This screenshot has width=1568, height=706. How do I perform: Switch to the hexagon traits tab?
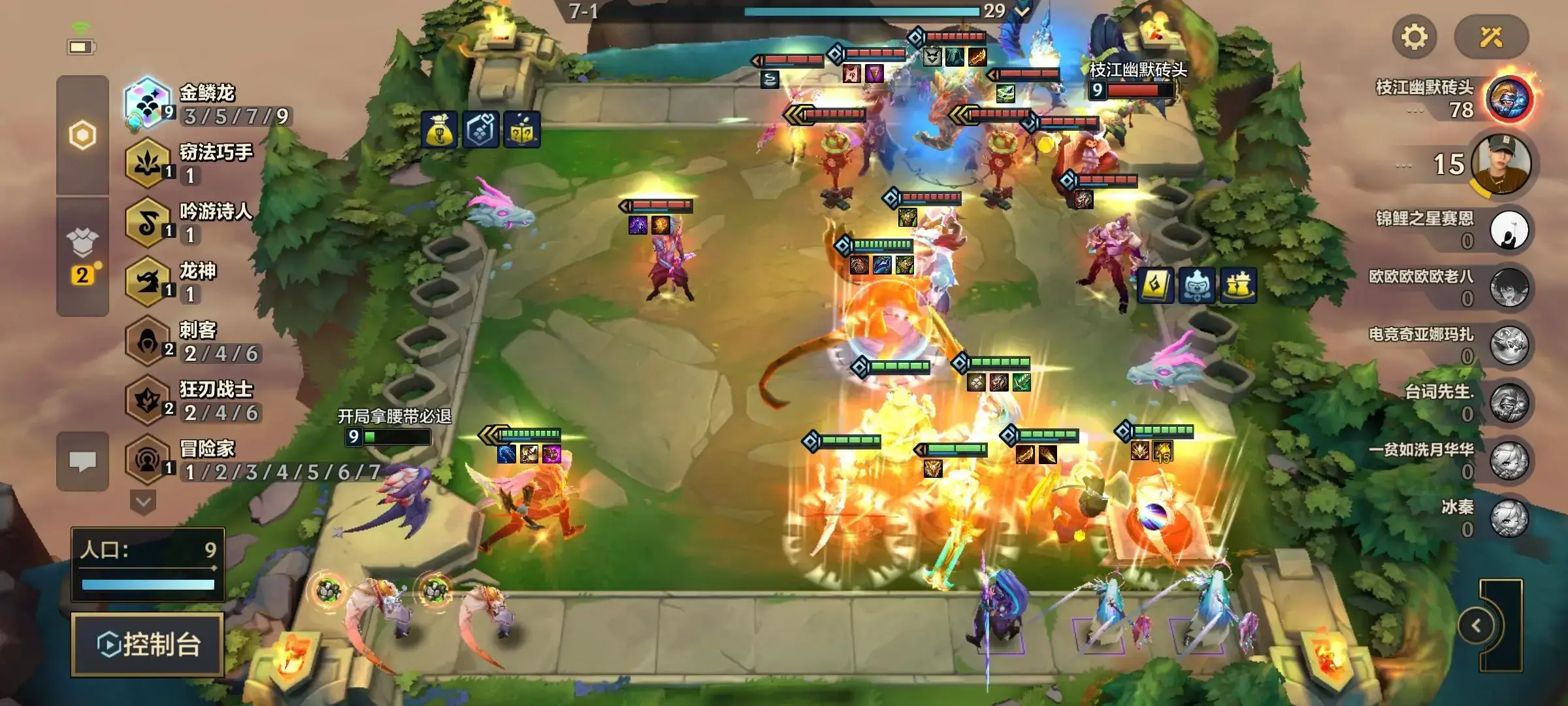point(82,135)
